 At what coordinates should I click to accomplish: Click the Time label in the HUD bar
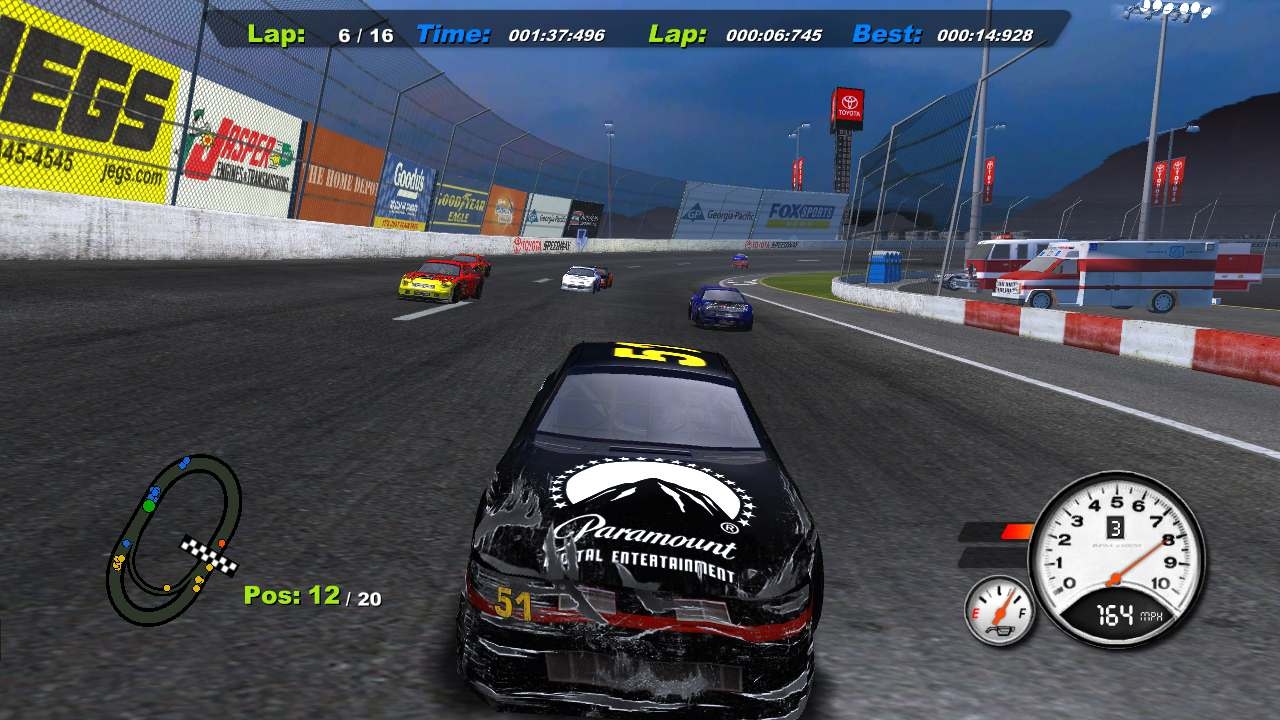click(452, 35)
